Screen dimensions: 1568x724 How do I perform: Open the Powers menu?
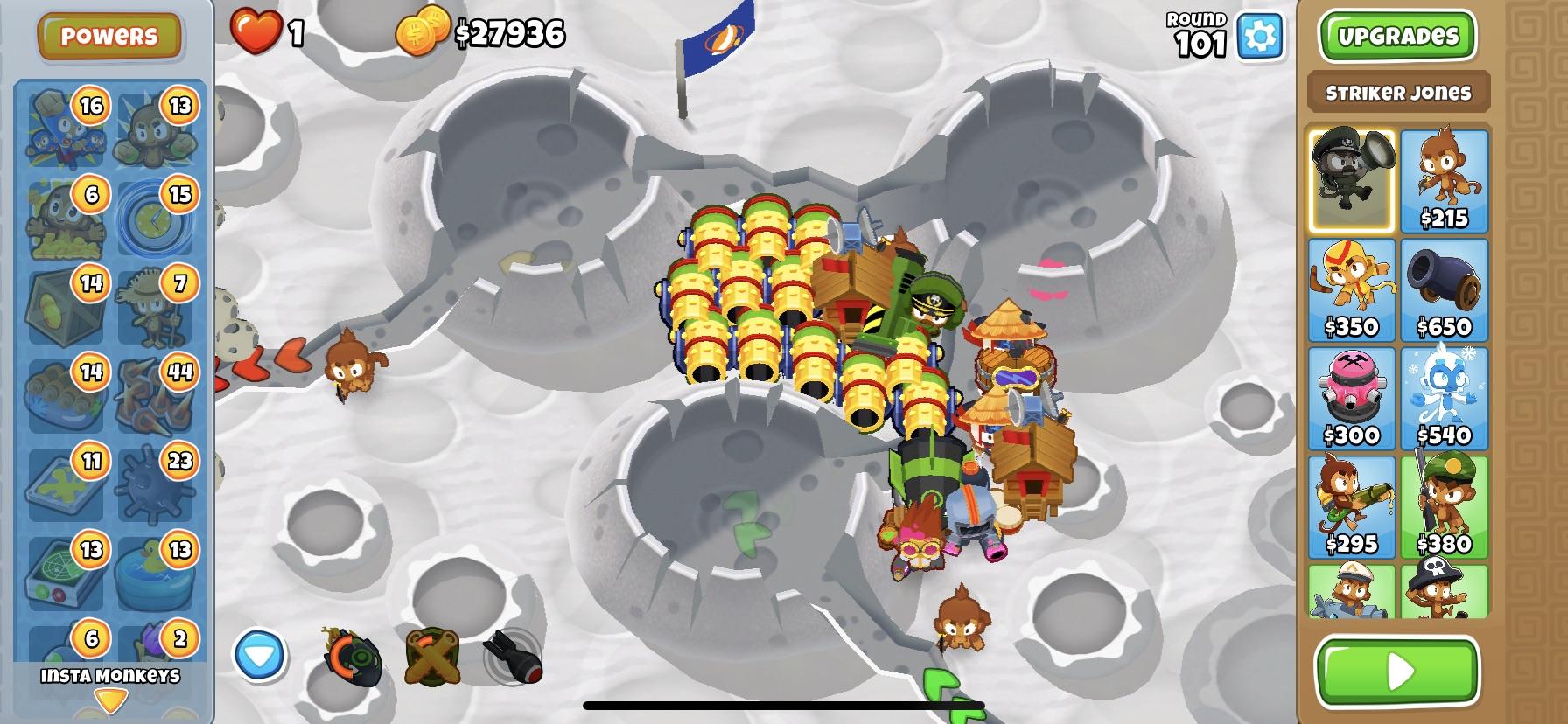[x=109, y=35]
